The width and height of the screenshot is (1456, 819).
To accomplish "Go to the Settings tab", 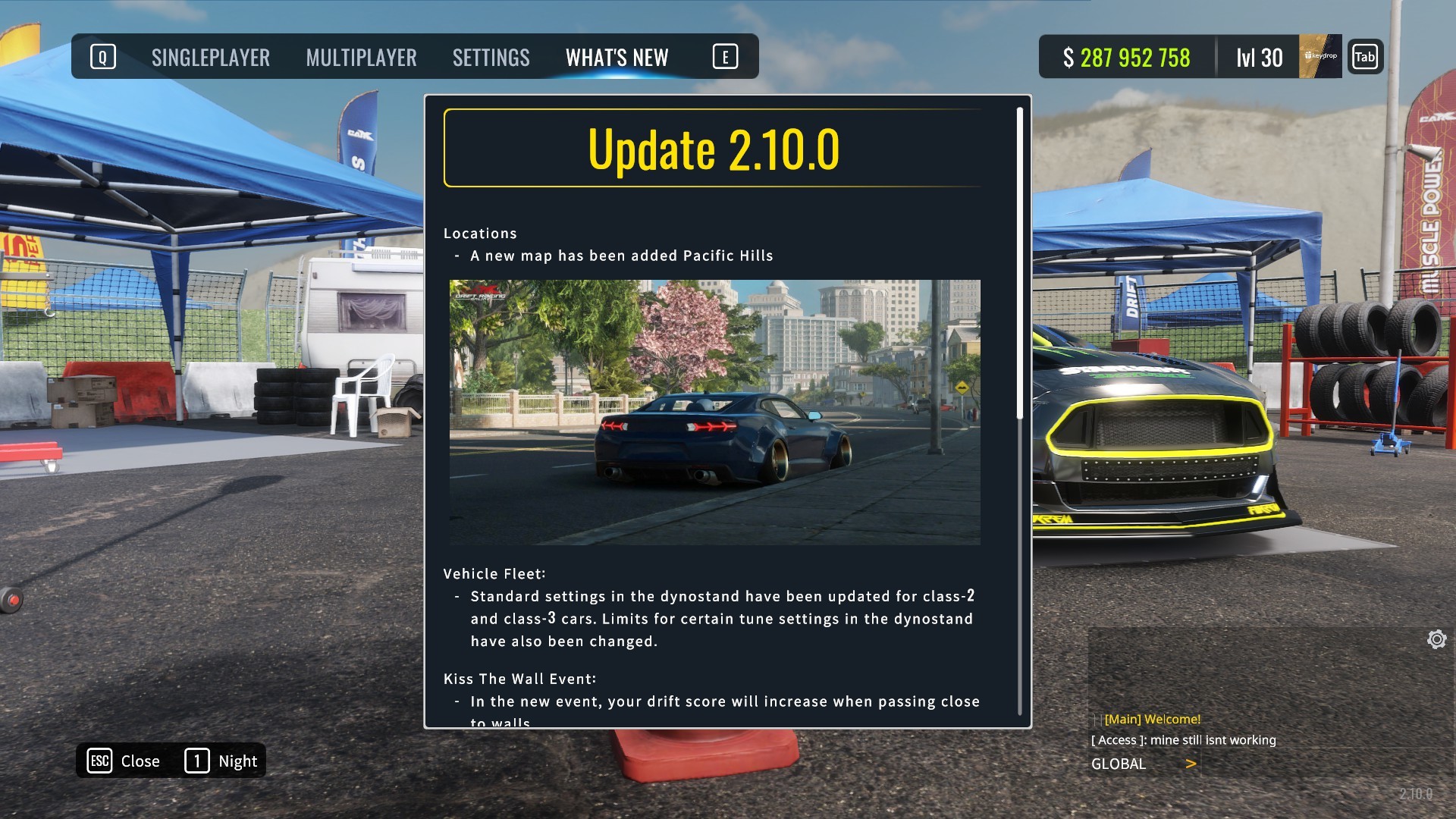I will tap(491, 58).
